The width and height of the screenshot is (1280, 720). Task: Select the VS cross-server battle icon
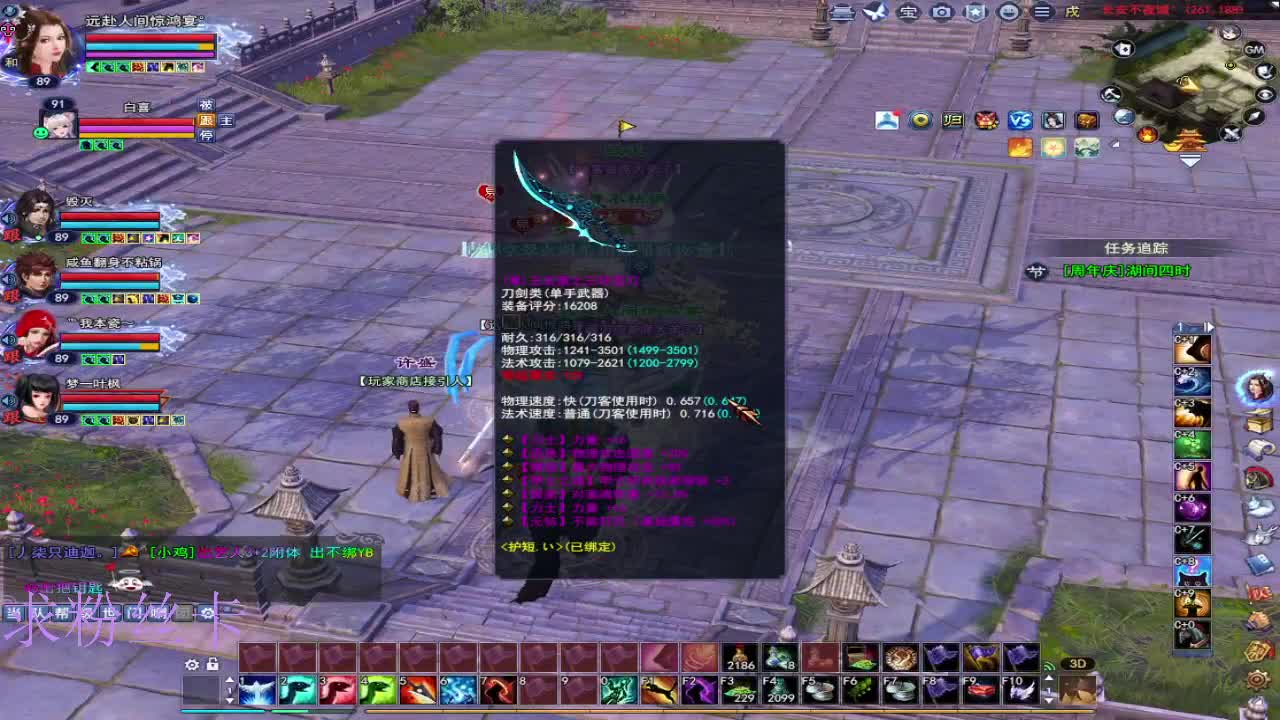(1021, 120)
